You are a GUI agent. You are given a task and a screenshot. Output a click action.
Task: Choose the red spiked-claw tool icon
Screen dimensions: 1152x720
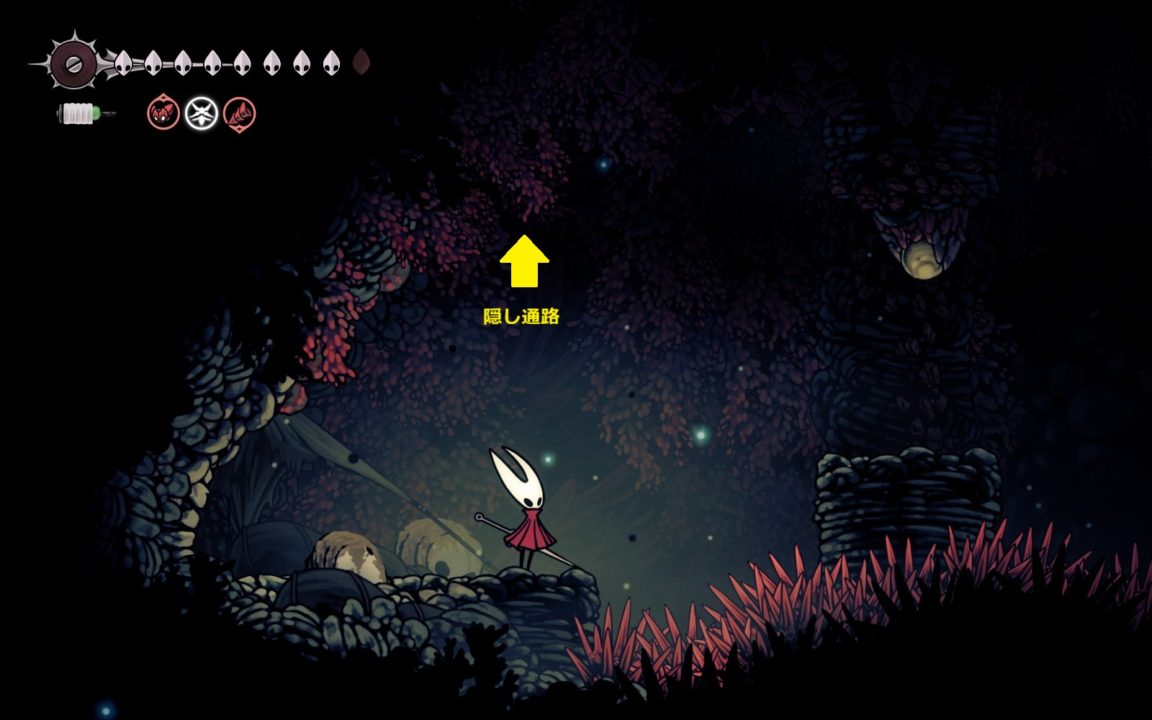(x=239, y=113)
